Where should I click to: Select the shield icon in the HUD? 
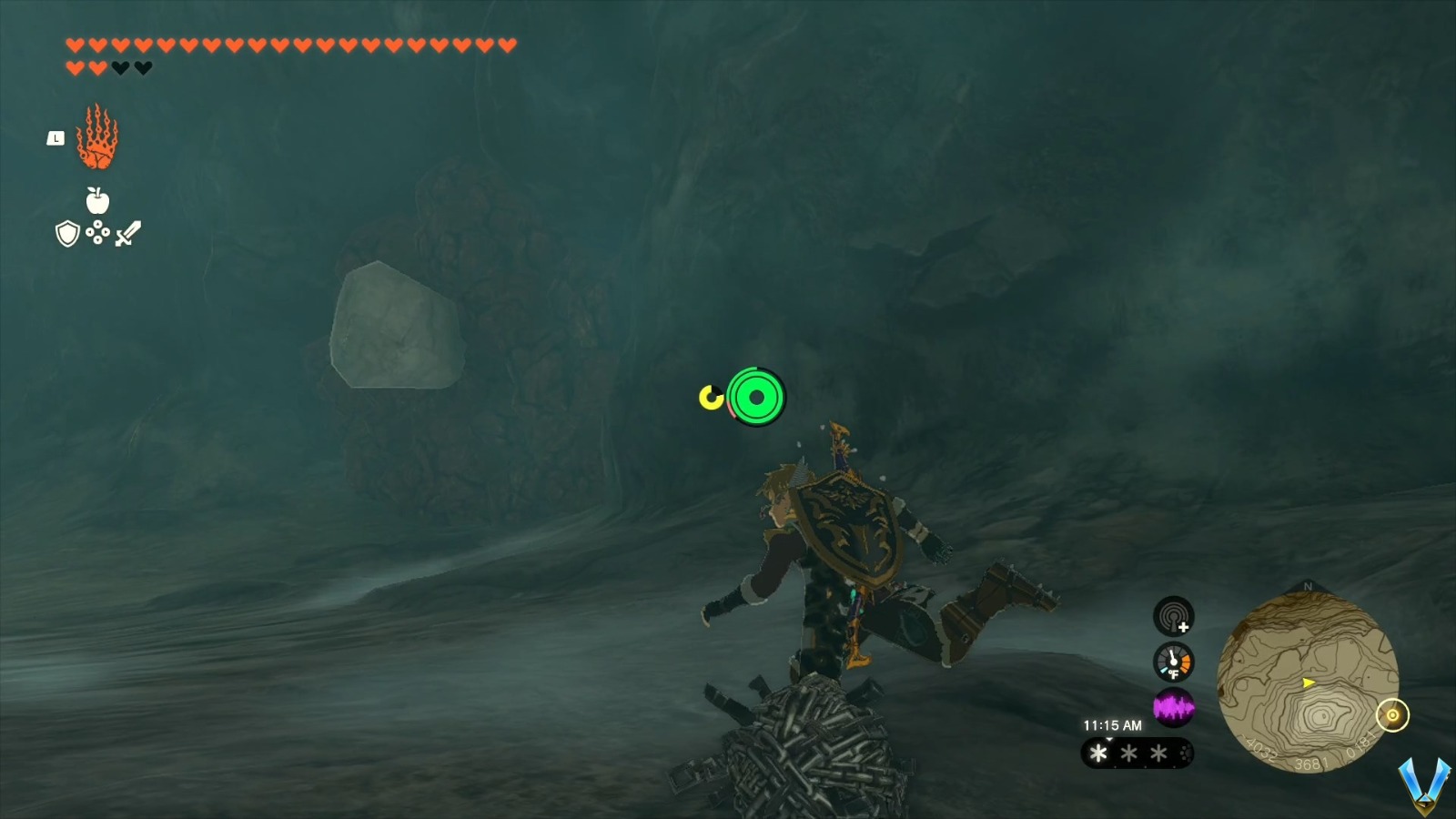[x=66, y=235]
